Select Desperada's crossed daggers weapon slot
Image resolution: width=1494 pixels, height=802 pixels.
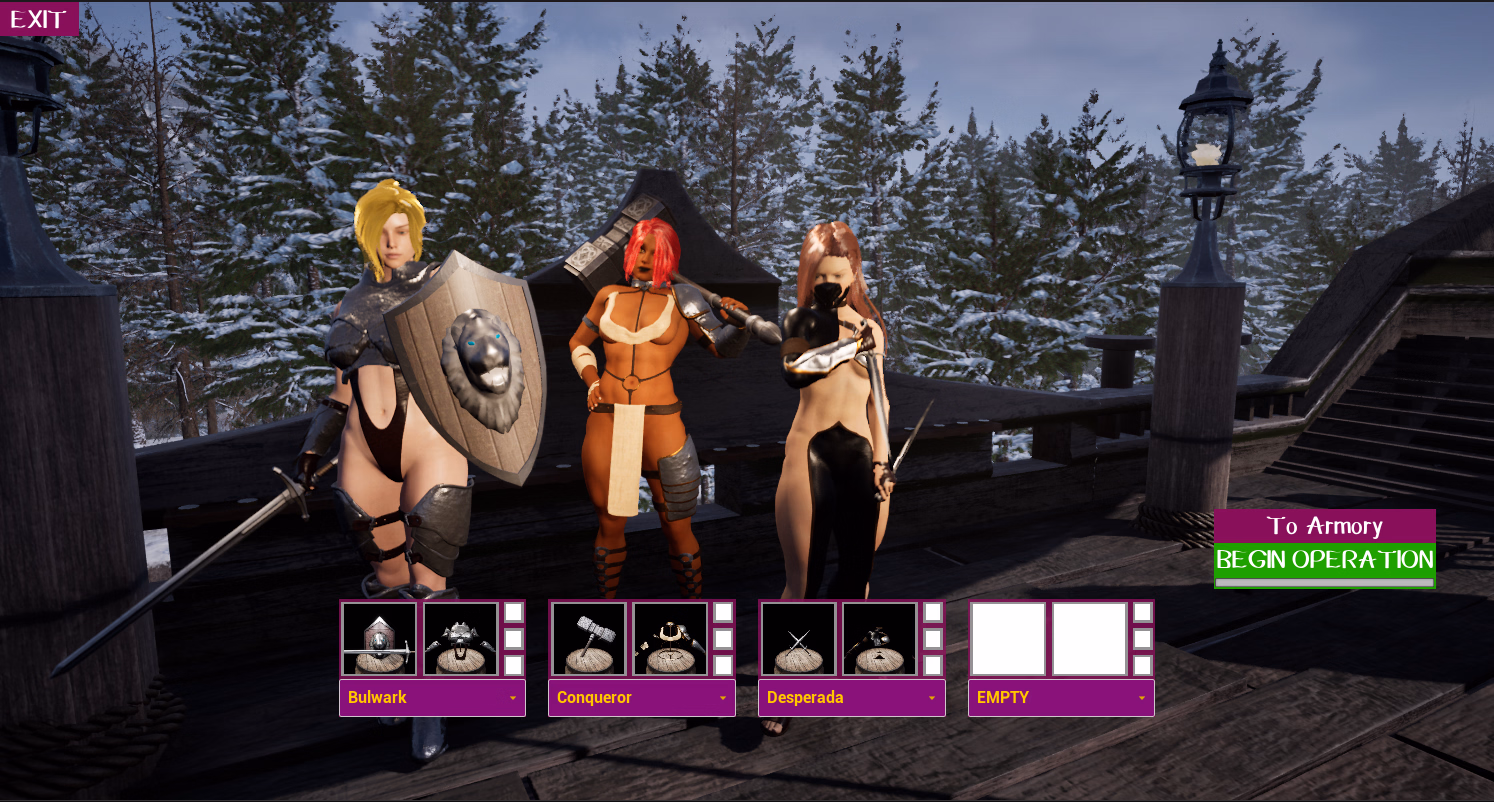(x=798, y=639)
